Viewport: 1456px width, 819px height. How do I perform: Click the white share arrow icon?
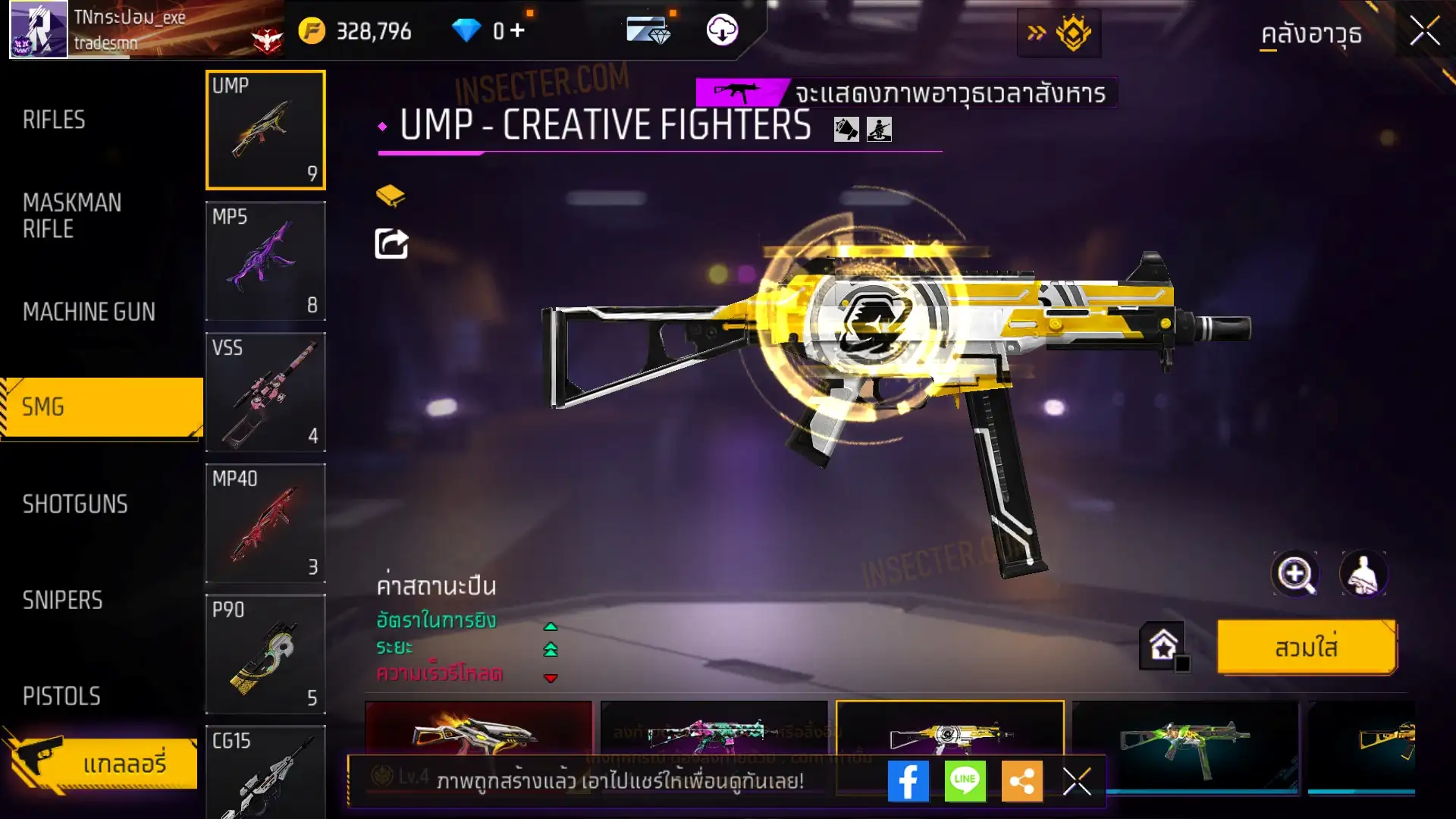click(391, 243)
